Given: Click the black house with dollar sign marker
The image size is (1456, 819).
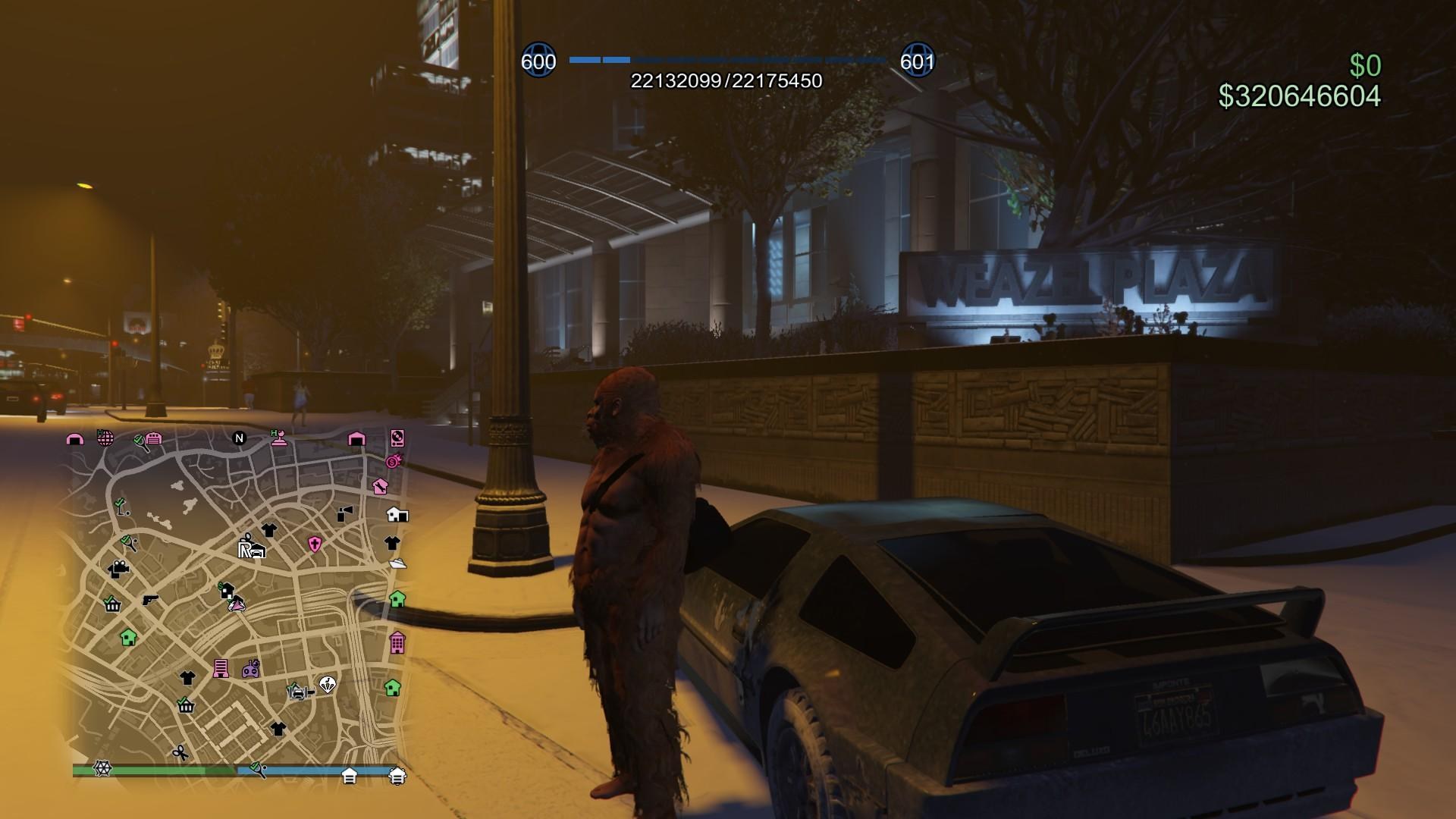Looking at the screenshot, I should click(226, 590).
